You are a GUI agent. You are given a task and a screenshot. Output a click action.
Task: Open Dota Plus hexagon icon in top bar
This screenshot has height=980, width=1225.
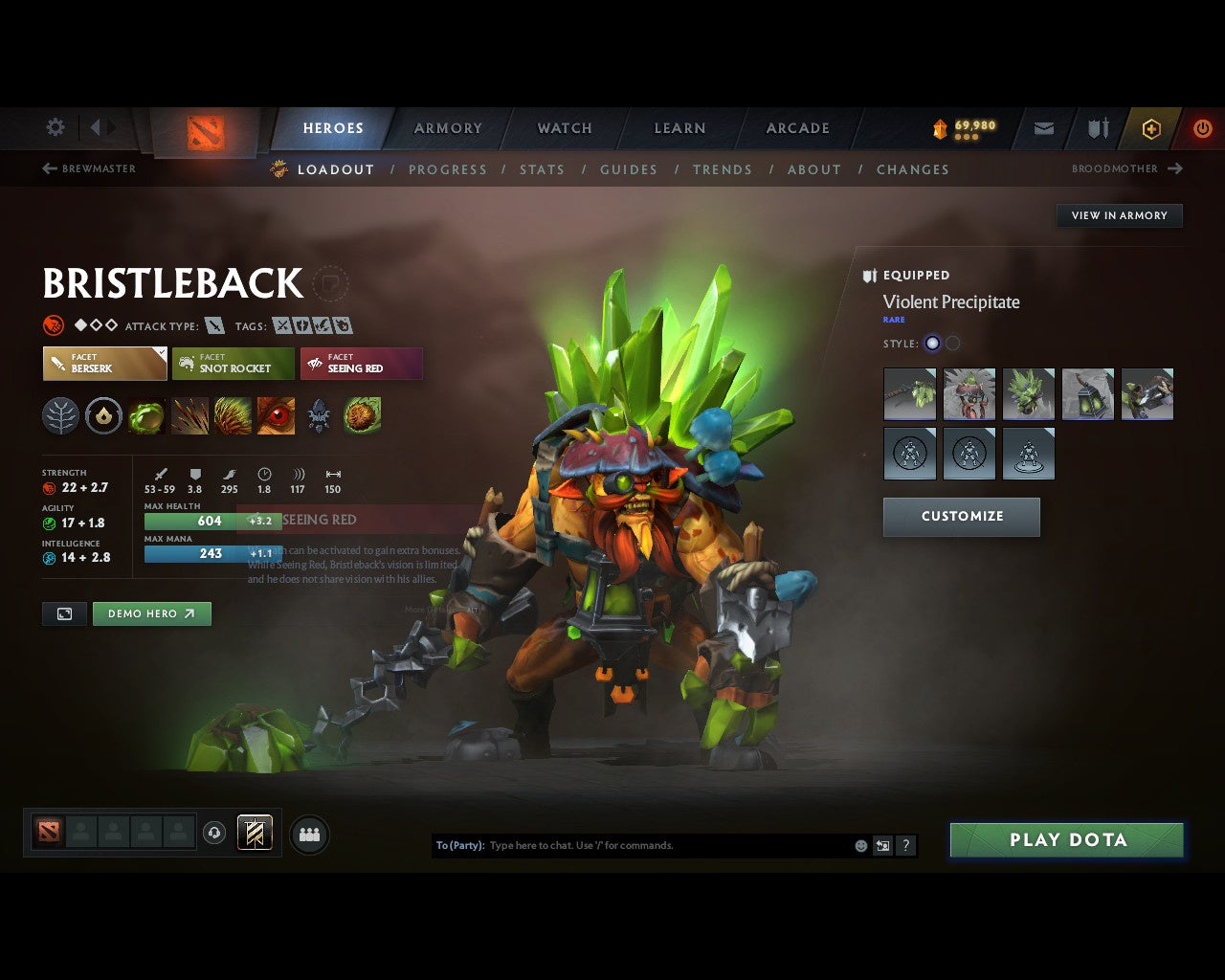pyautogui.click(x=1150, y=128)
